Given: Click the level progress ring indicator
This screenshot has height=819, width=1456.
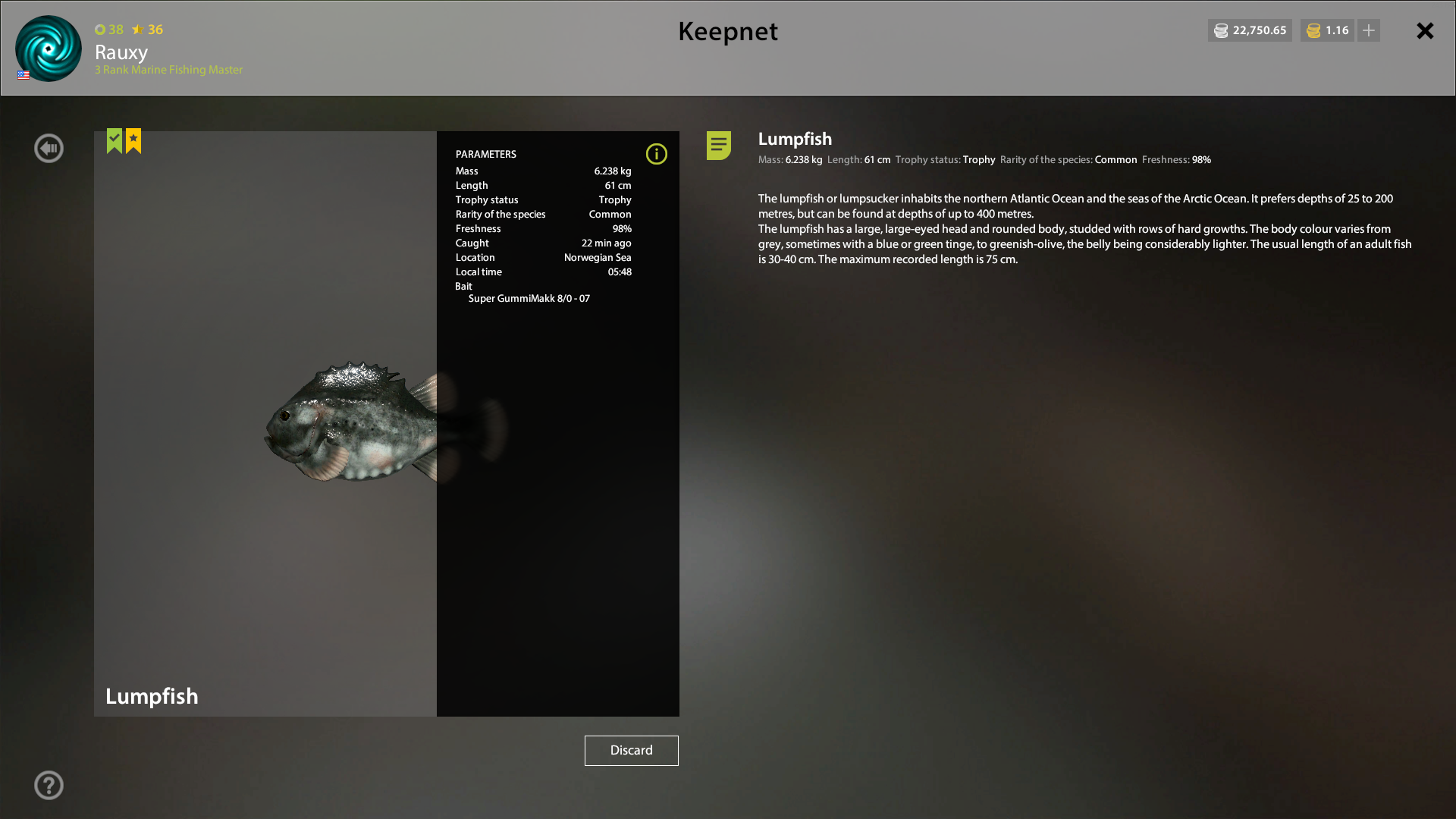Looking at the screenshot, I should pos(101,30).
